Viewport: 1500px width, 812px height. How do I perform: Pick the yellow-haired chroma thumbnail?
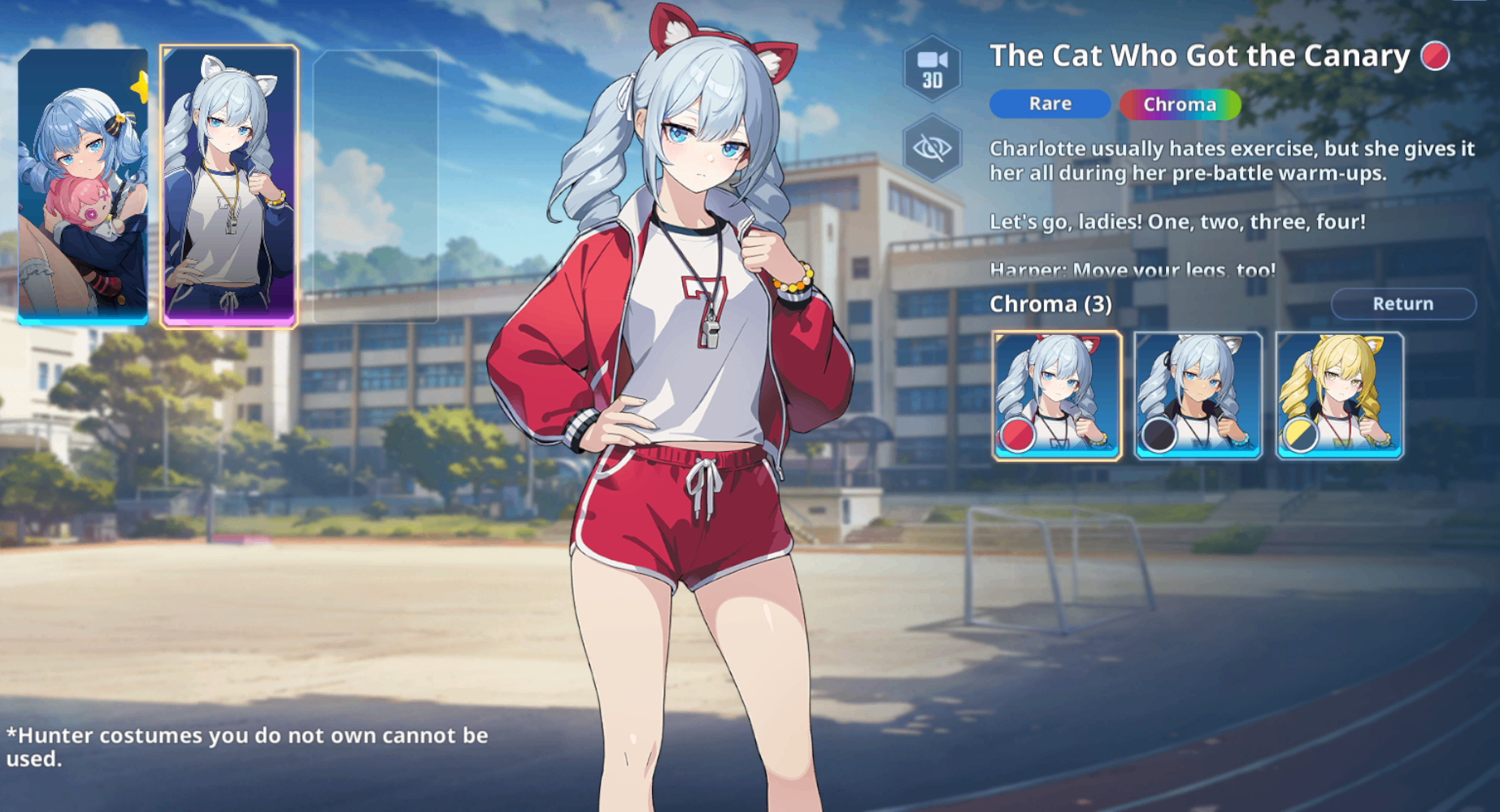[1340, 396]
